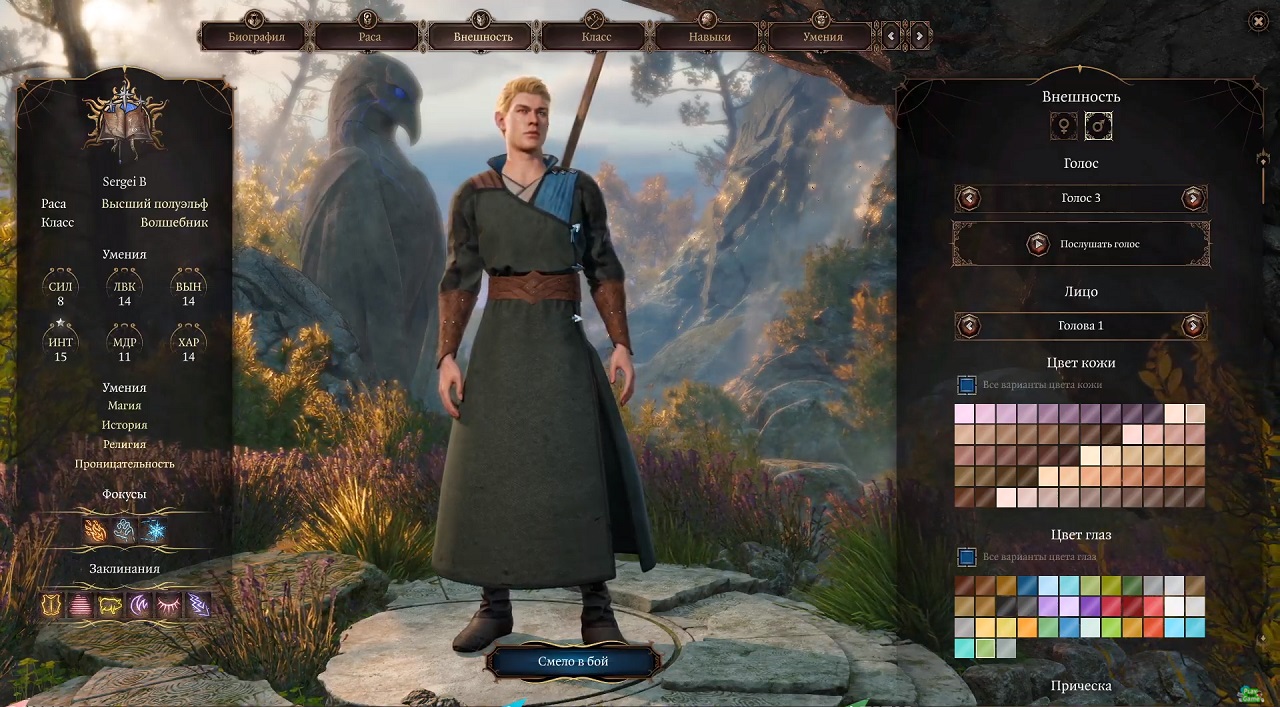1280x707 pixels.
Task: Choose the next head option
Action: point(1192,326)
